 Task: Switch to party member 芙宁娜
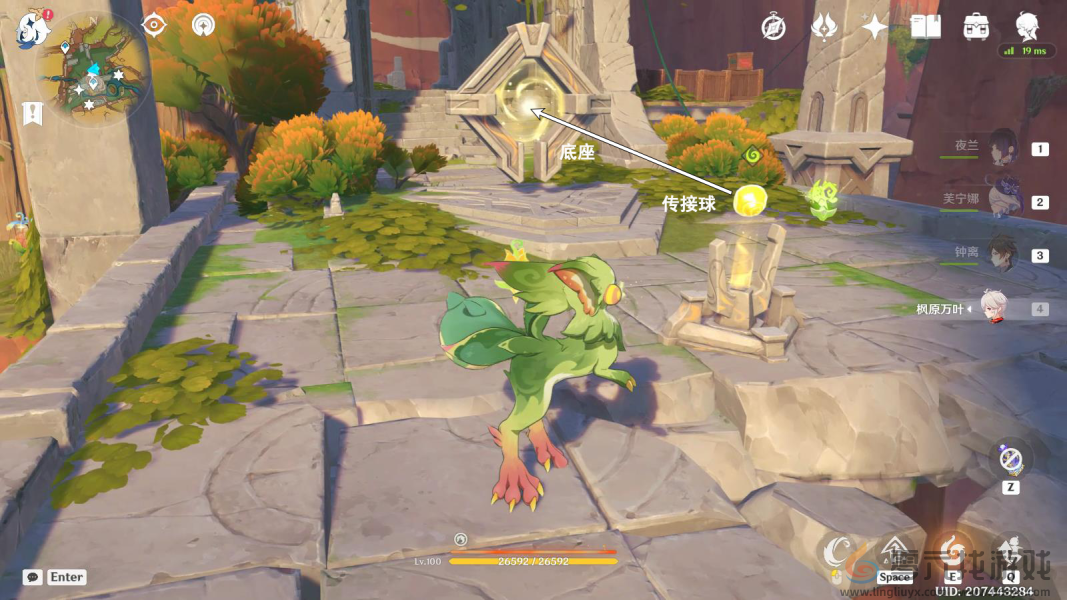coord(1003,201)
